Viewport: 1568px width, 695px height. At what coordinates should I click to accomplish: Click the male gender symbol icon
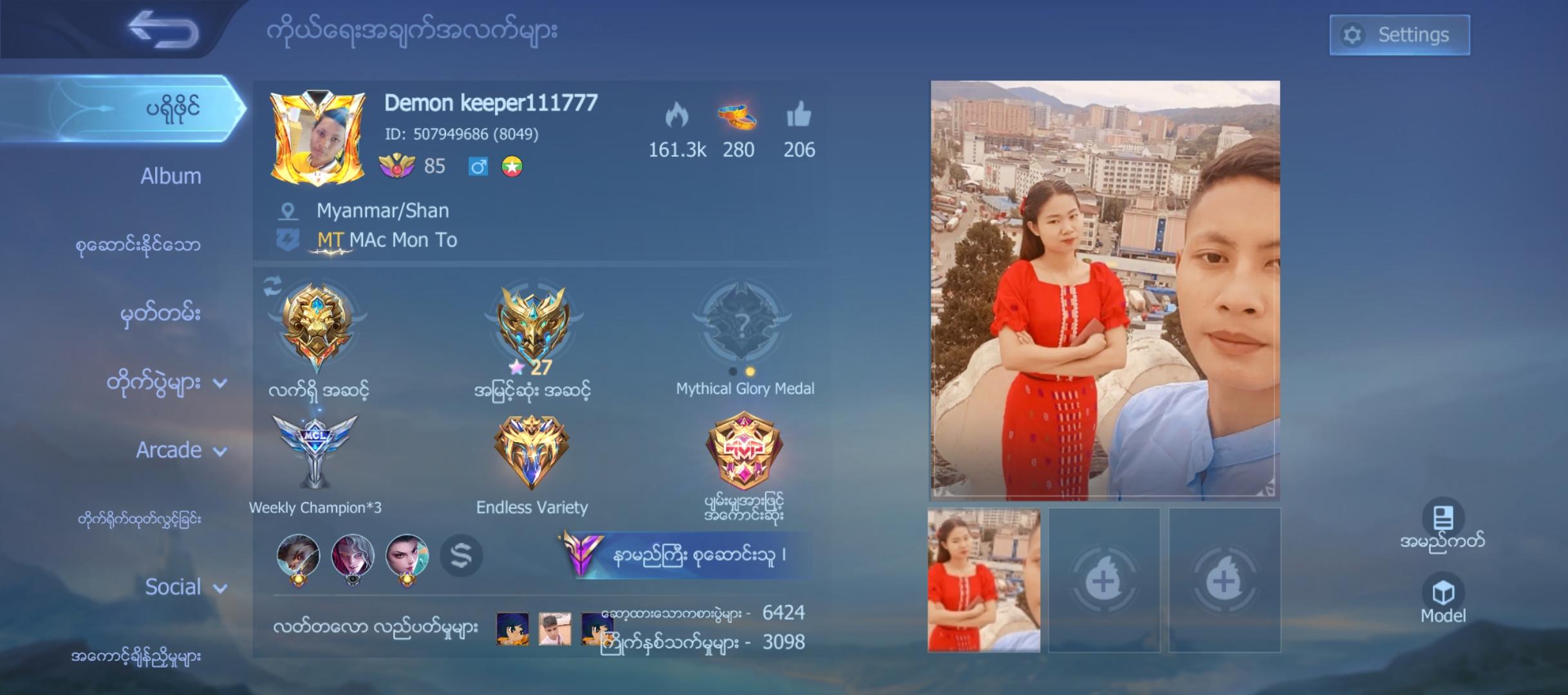click(x=478, y=166)
